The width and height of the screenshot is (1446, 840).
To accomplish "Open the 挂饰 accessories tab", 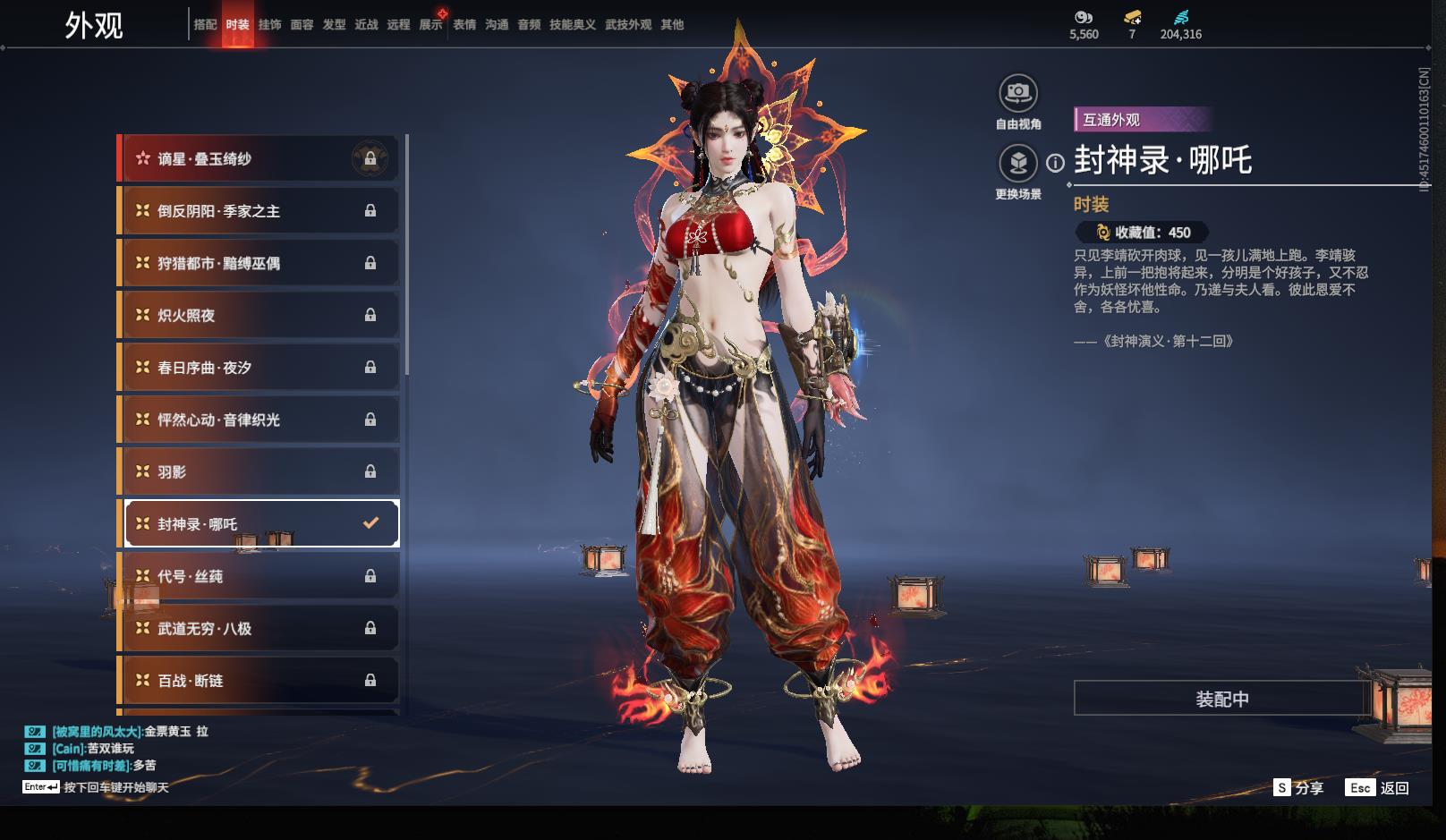I will [x=269, y=25].
